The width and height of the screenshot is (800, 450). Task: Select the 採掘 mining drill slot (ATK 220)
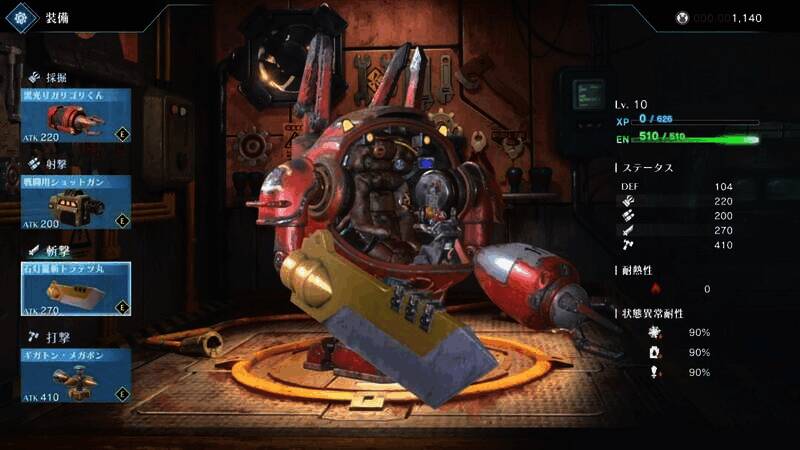click(76, 115)
